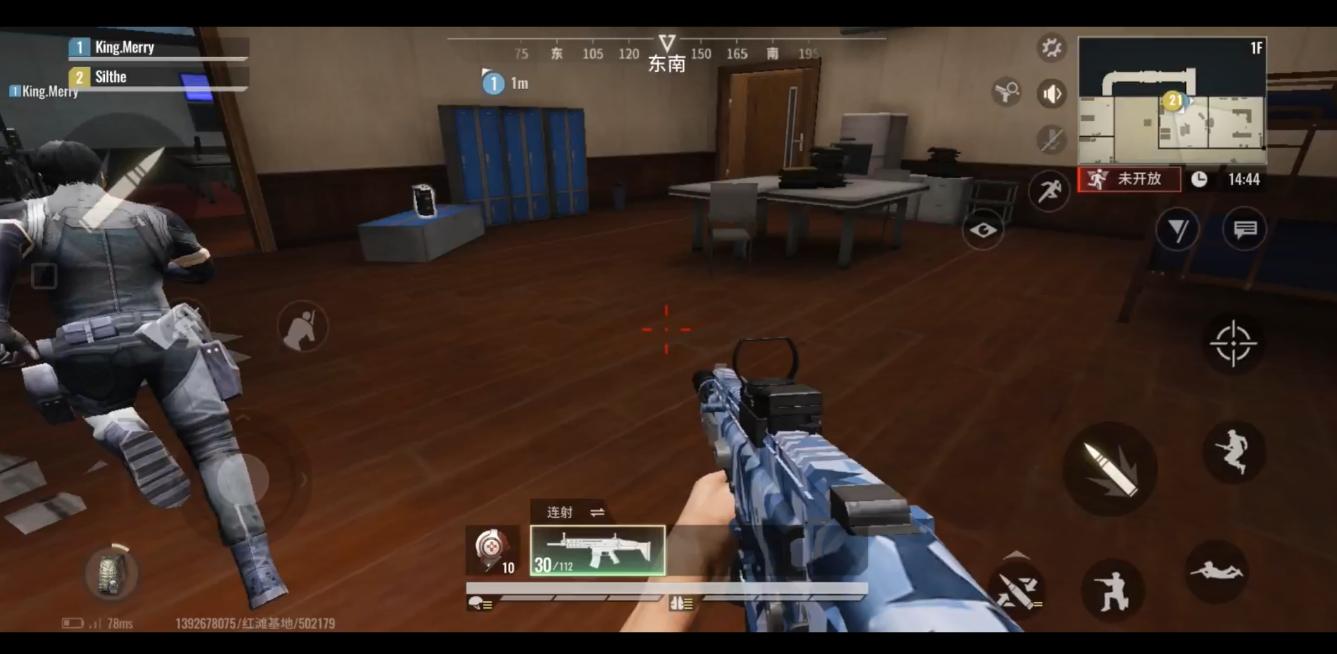
Task: Open the backpack inventory icon
Action: (x=111, y=573)
